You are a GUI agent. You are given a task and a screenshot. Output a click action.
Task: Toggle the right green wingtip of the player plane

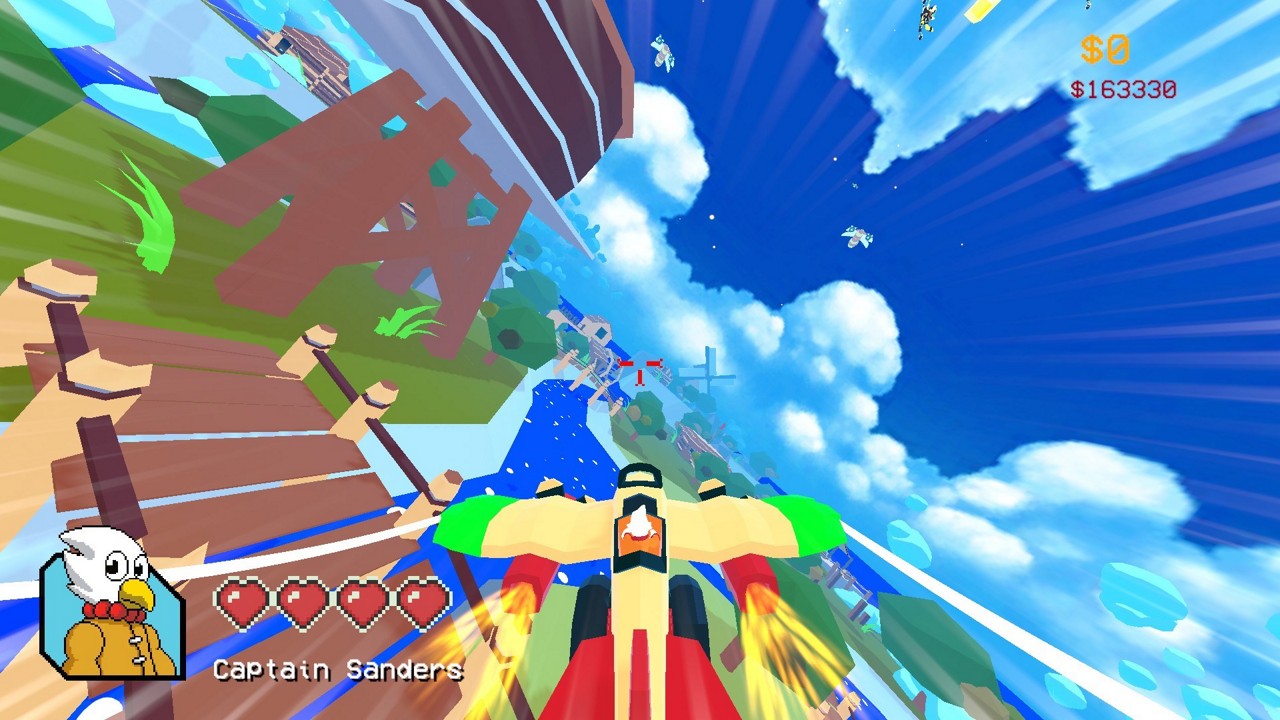click(810, 520)
